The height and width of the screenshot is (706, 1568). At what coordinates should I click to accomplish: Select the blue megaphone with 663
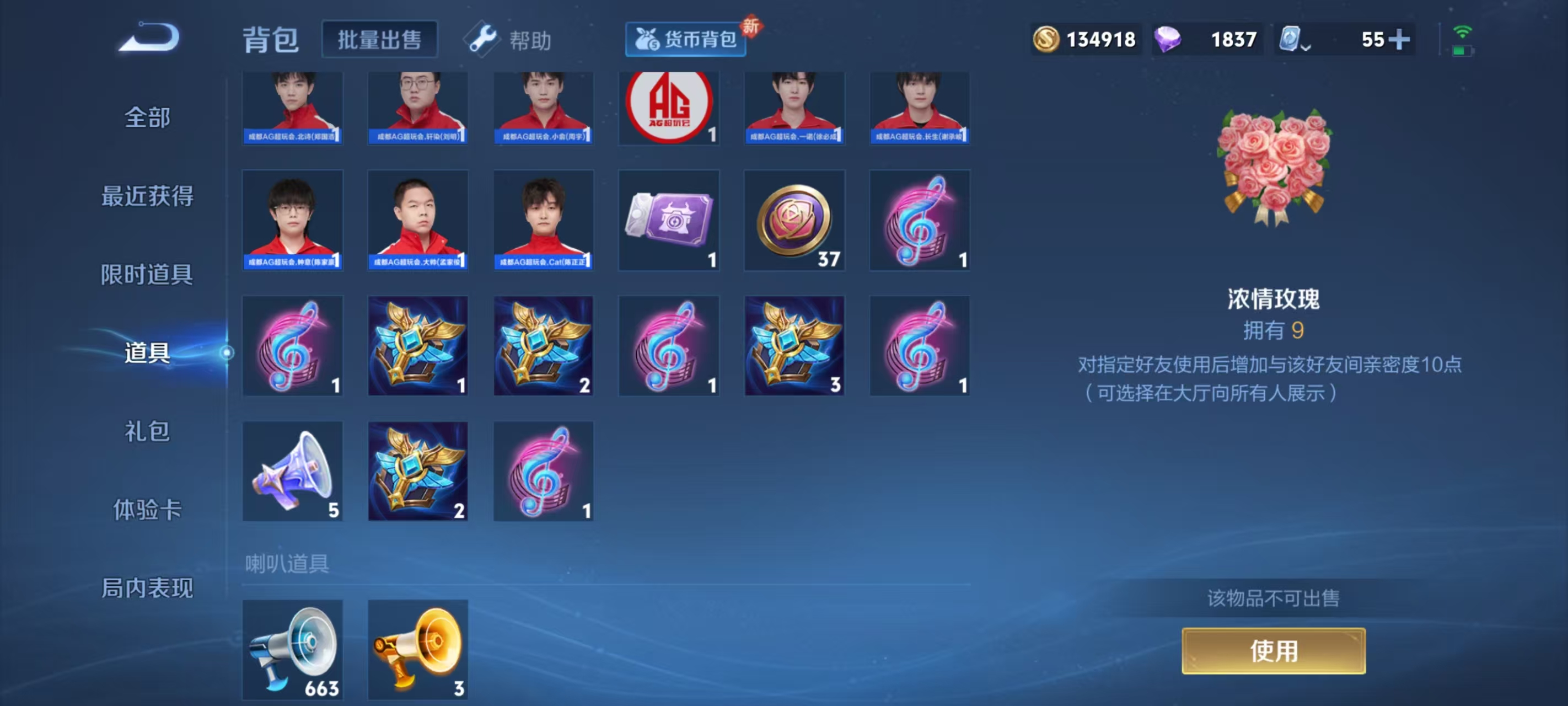pyautogui.click(x=293, y=649)
